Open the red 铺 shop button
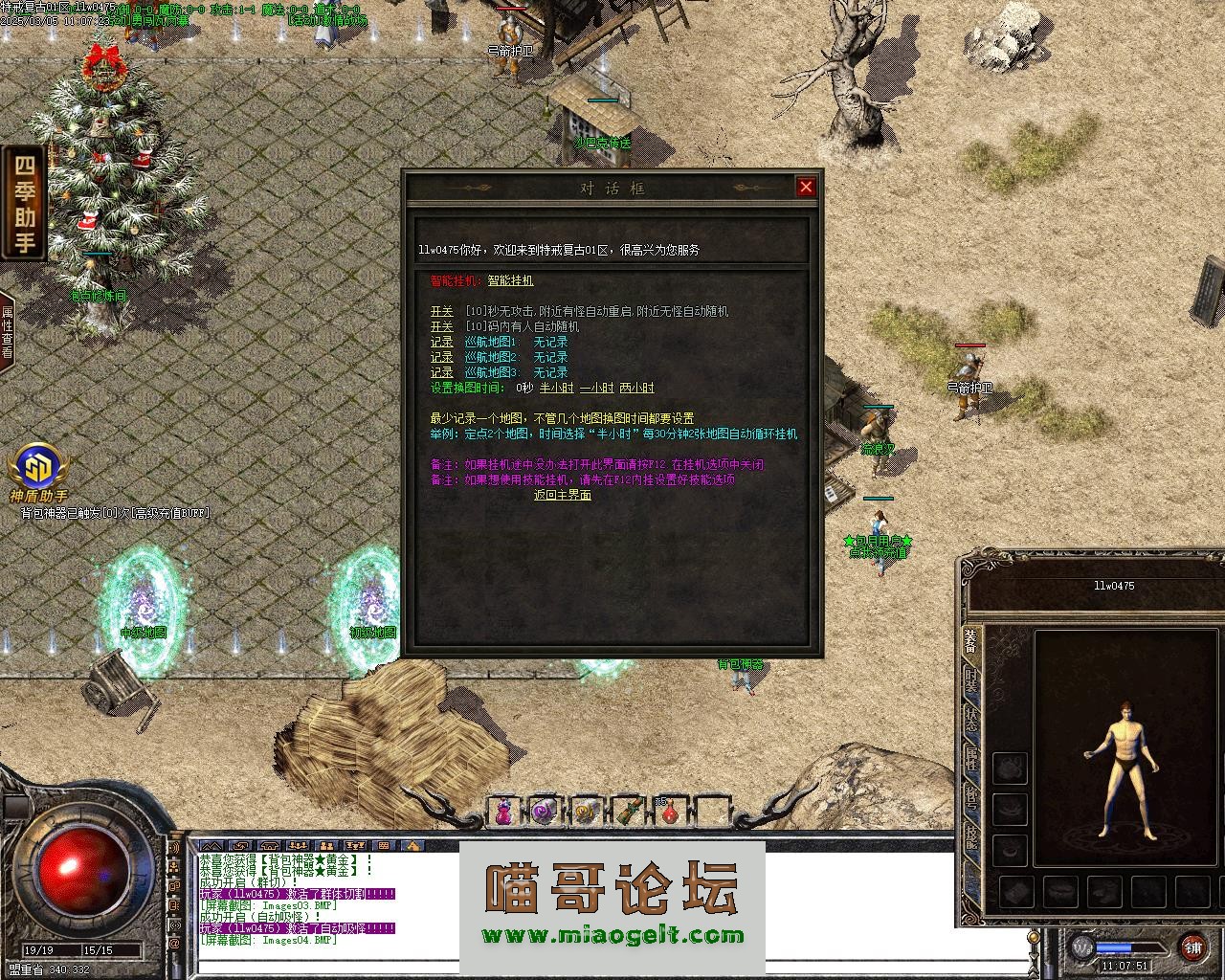Screen dimensions: 1225x980 pos(1192,947)
